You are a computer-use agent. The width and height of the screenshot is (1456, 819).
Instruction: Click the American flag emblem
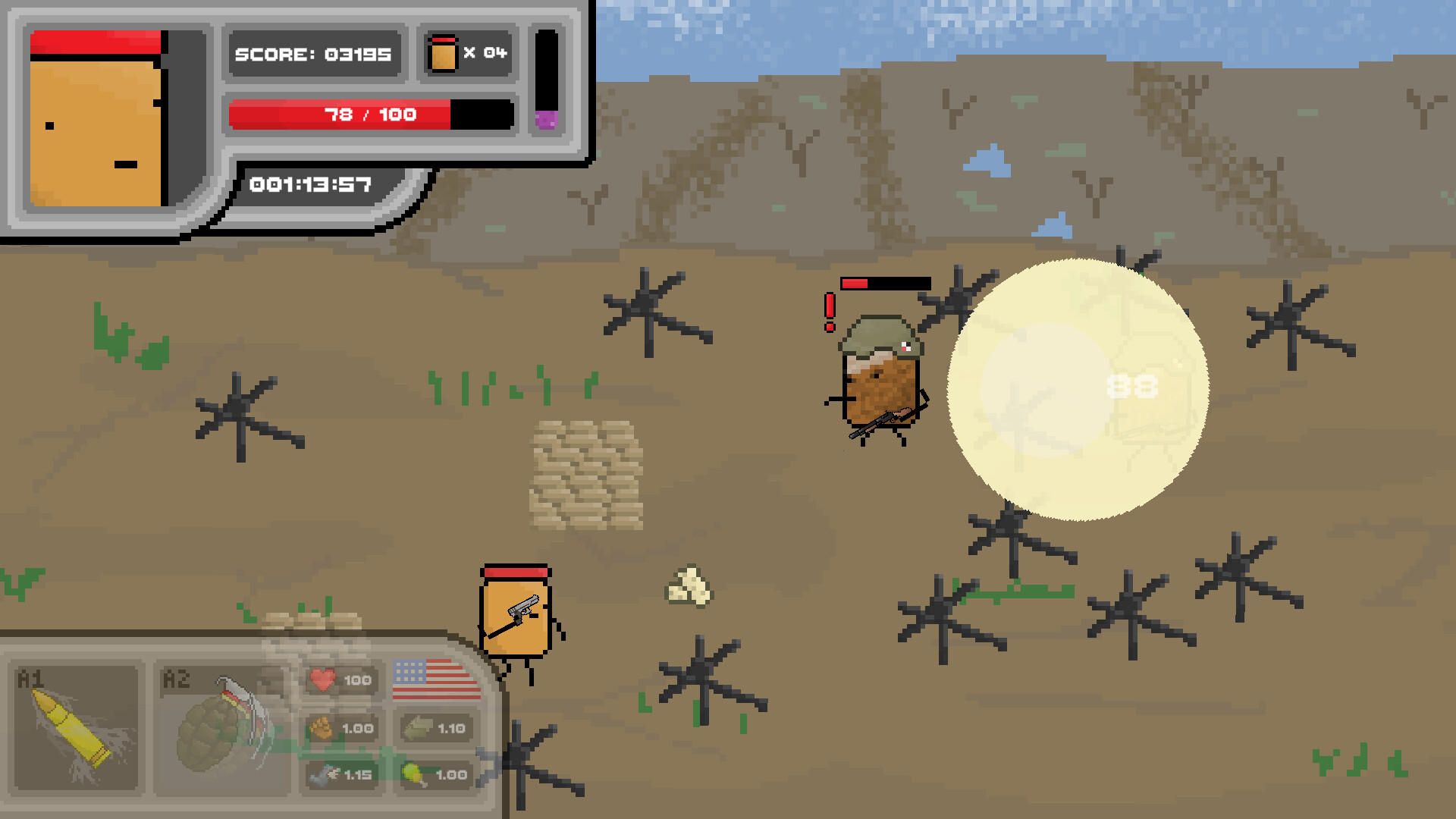[430, 679]
